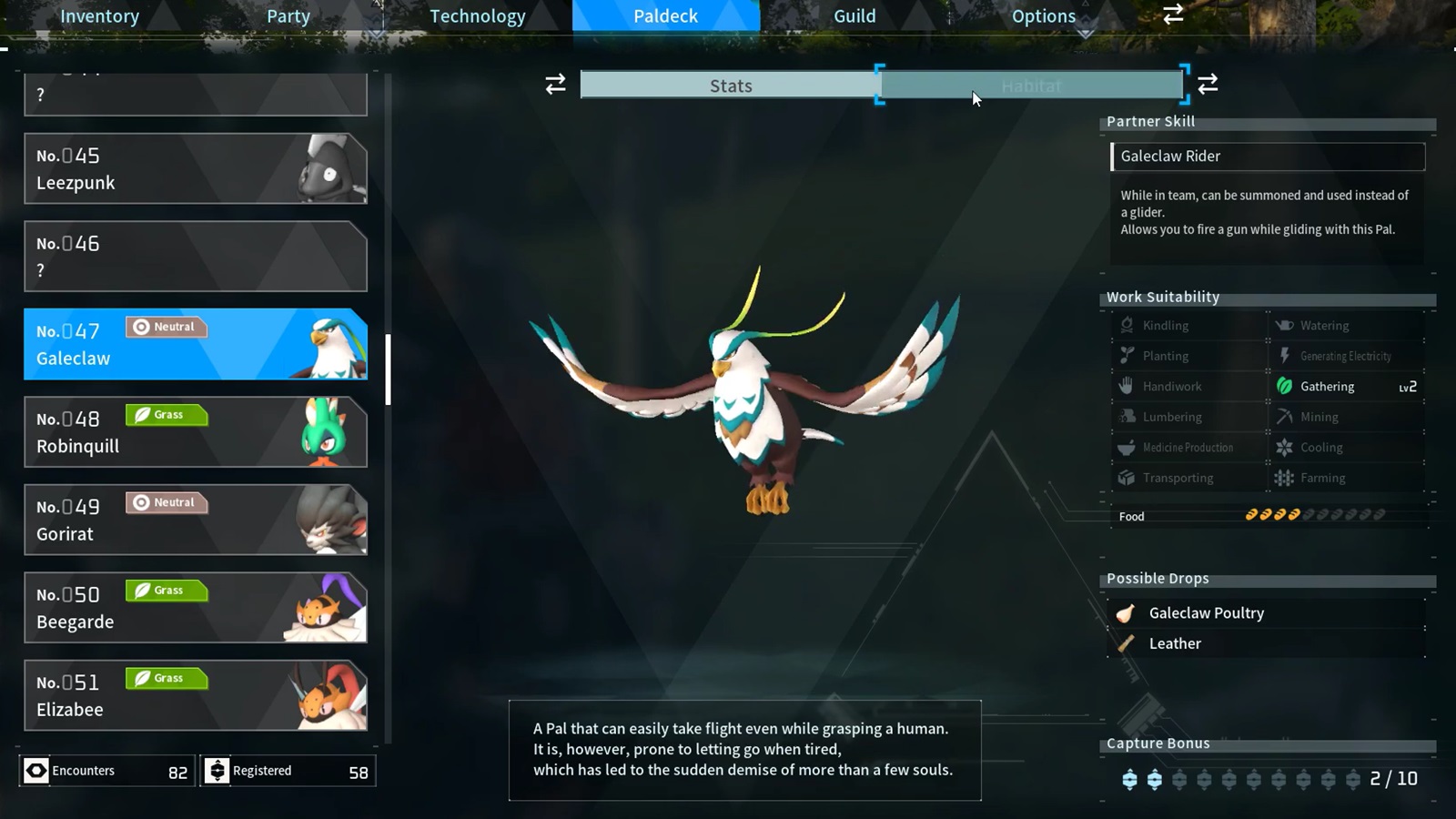1456x819 pixels.
Task: Select Leezpunk entry No.045
Action: click(x=195, y=169)
